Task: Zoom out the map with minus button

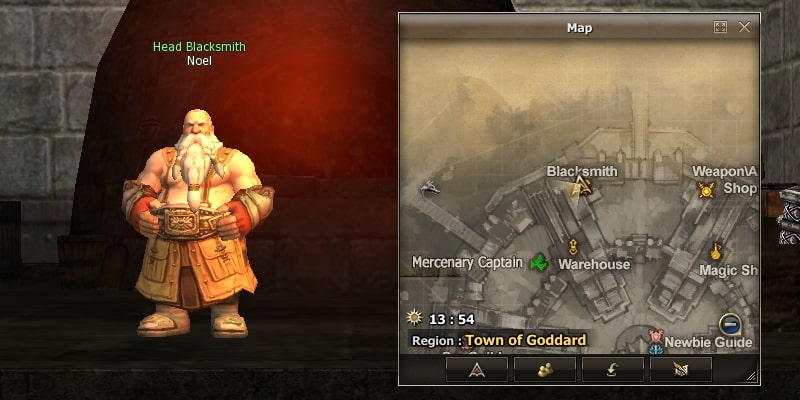Action: (x=730, y=324)
